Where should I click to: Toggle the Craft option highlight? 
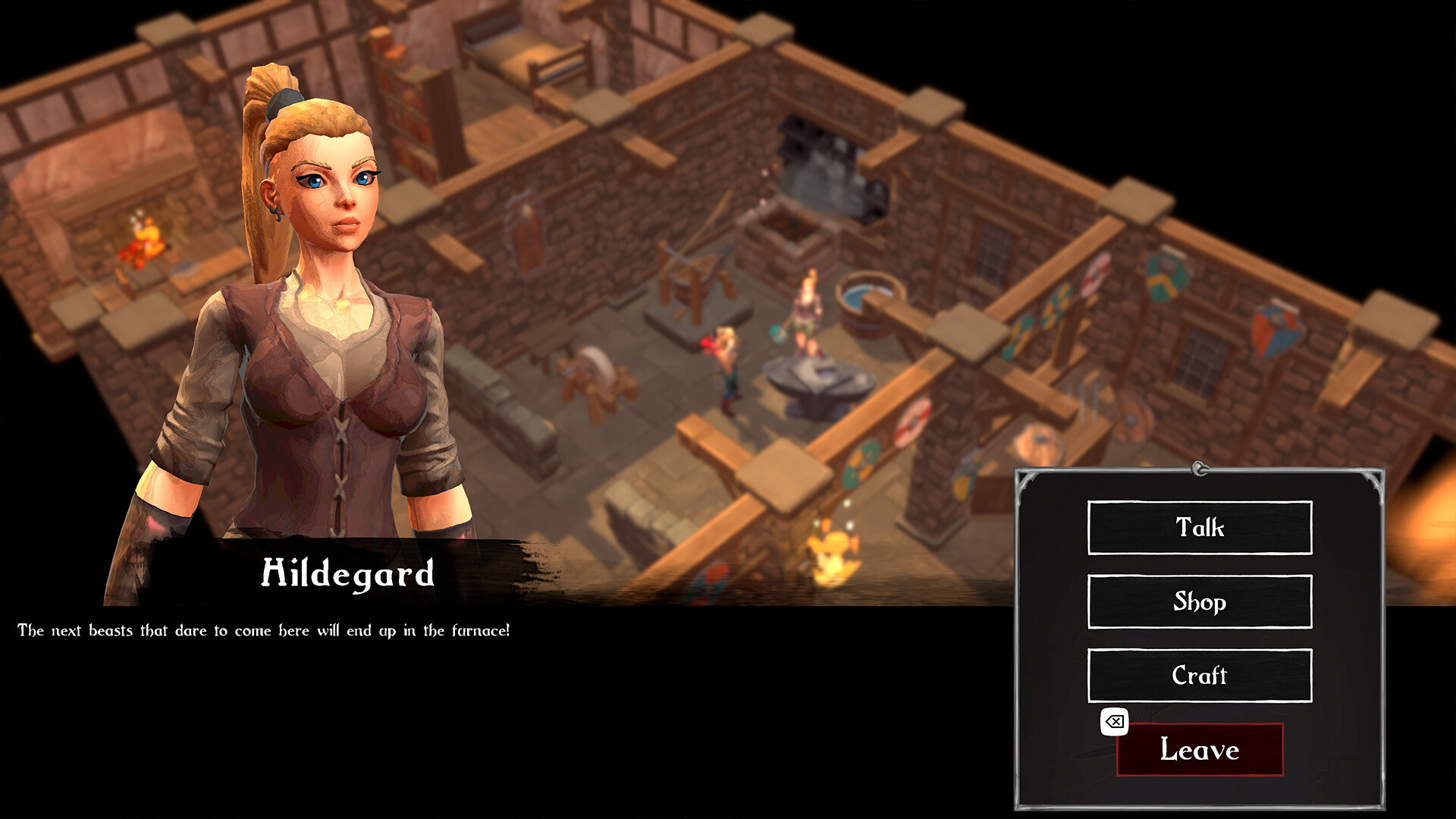tap(1199, 675)
